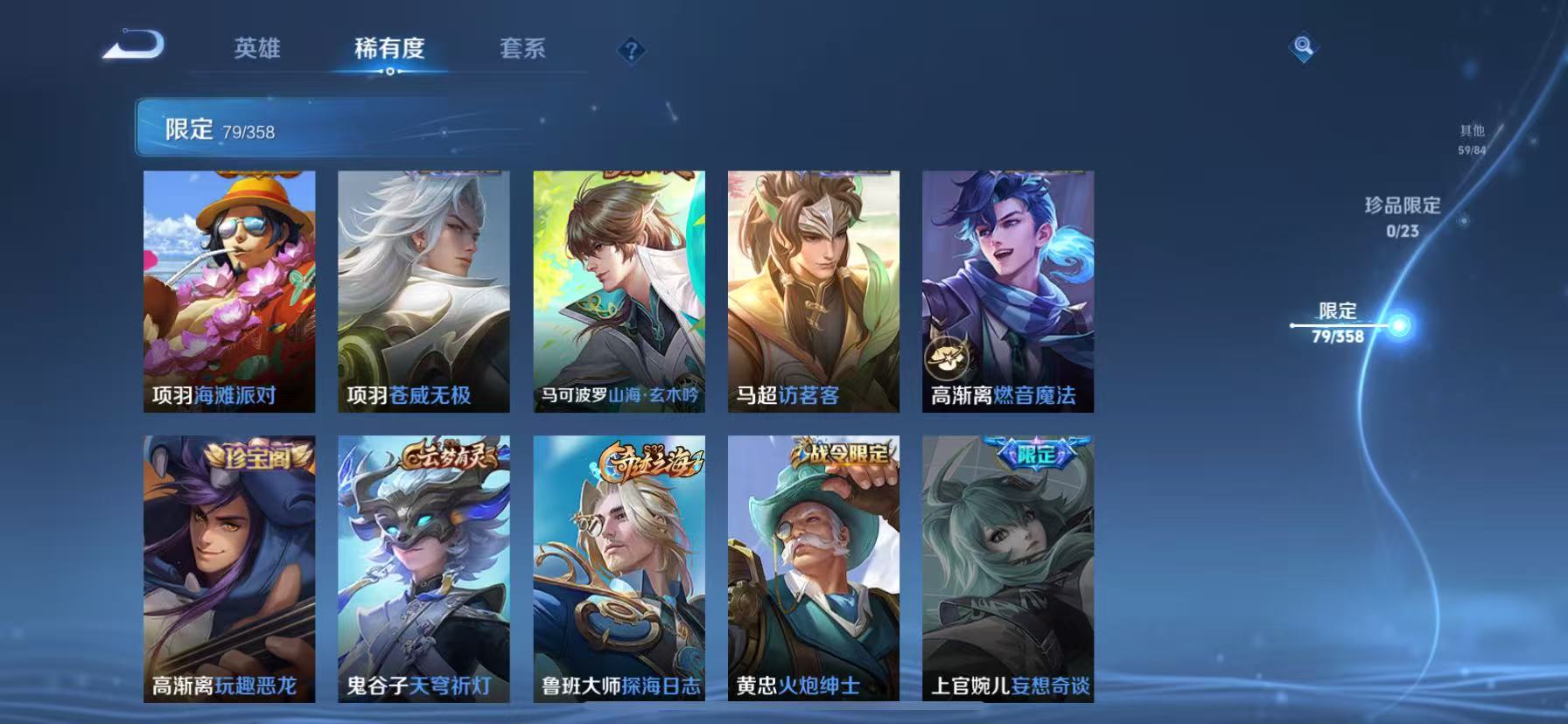Open the 项羽海滩派对 skin card
The image size is (1568, 724).
coord(227,289)
